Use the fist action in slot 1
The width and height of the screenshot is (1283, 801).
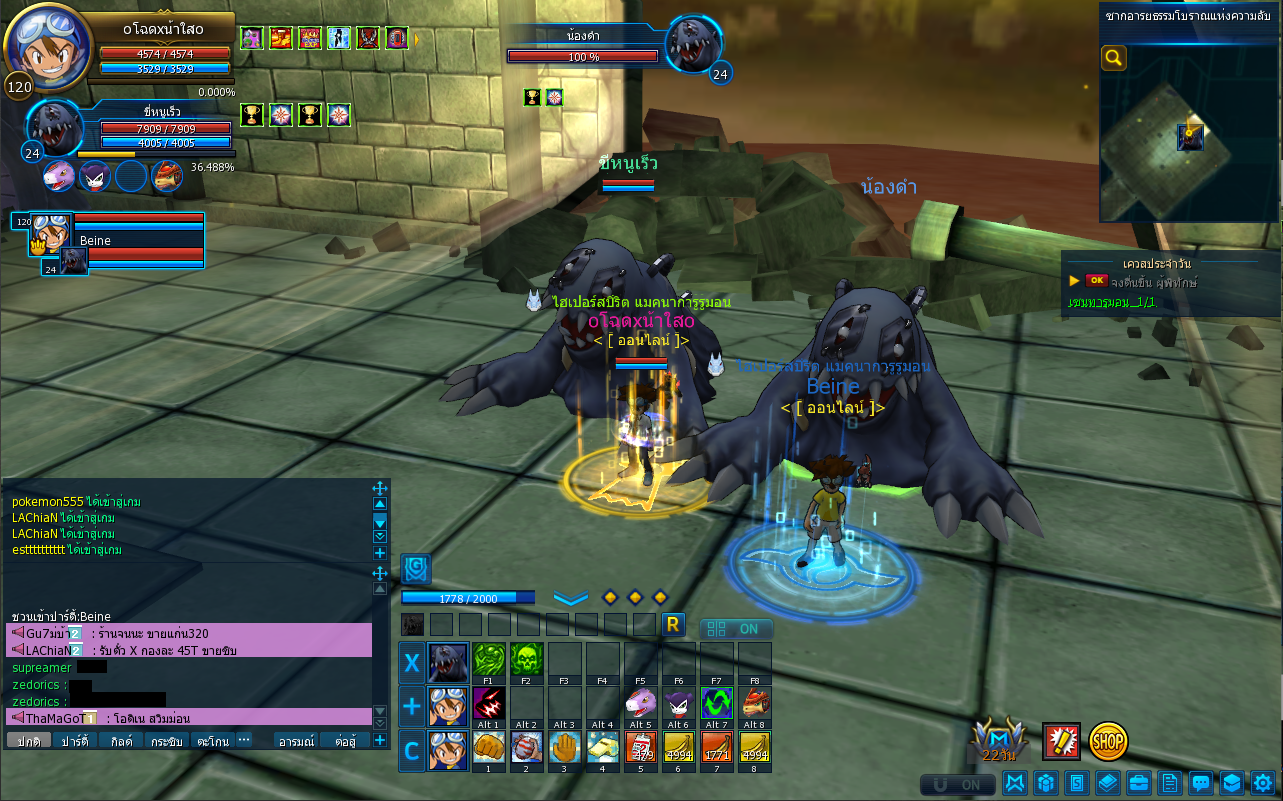(x=488, y=748)
